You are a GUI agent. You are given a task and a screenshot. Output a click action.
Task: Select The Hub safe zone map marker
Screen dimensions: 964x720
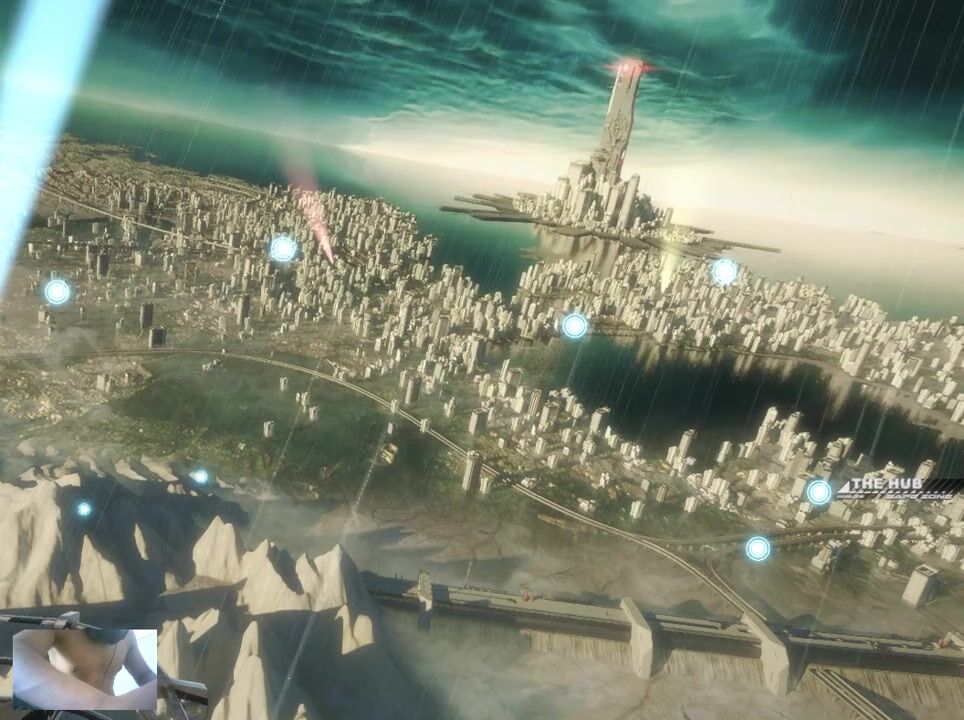click(819, 492)
